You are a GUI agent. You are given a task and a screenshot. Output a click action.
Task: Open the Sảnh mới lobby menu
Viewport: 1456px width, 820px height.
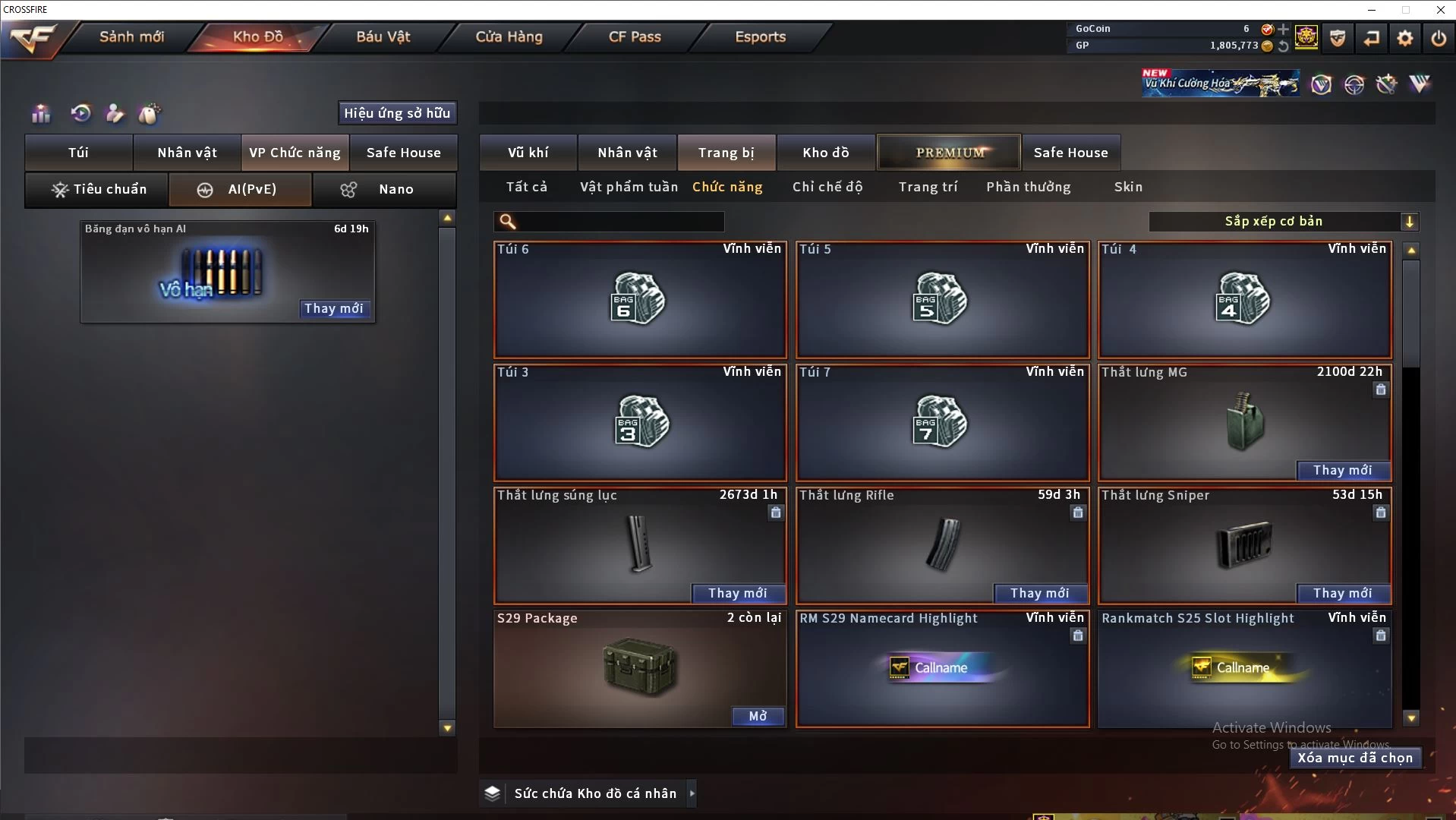131,36
